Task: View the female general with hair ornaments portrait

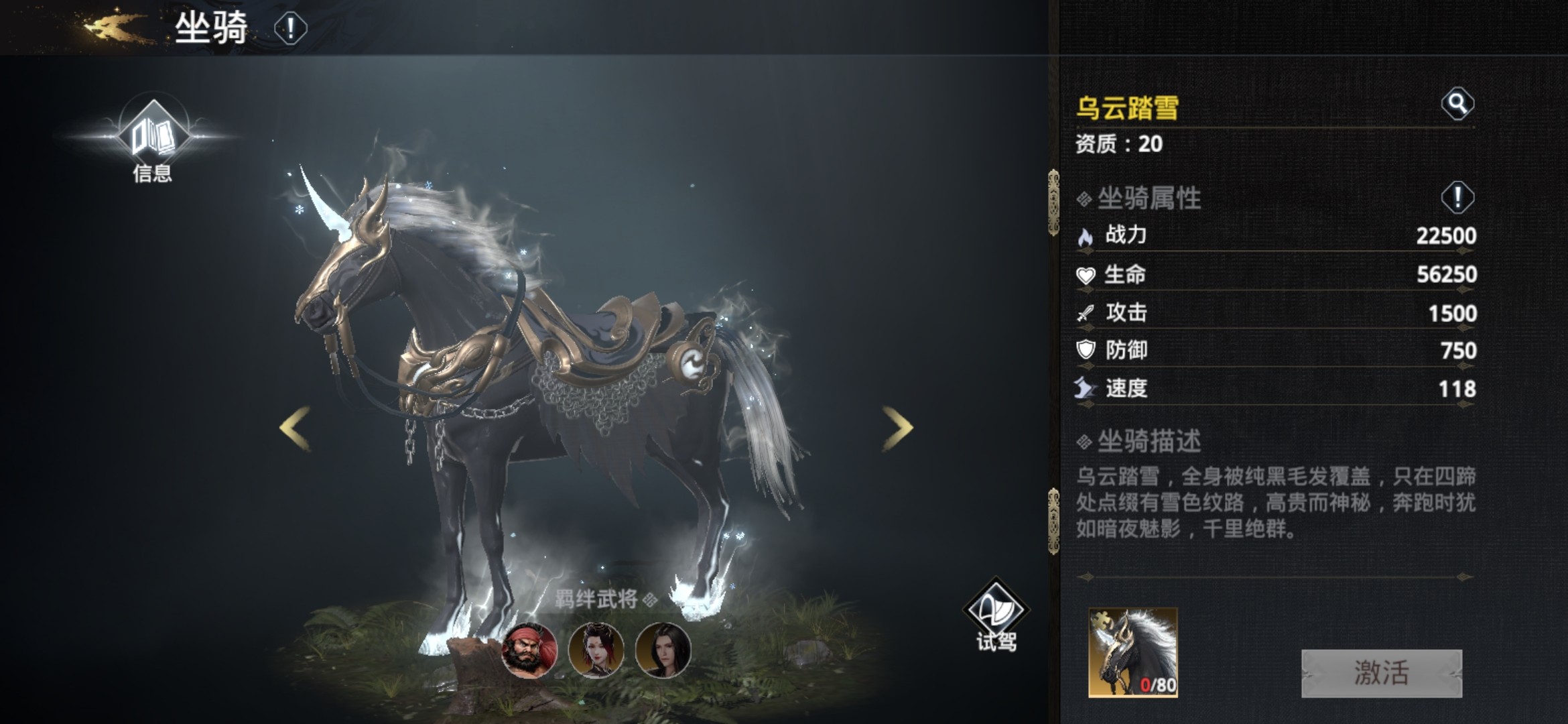Action: (x=596, y=650)
